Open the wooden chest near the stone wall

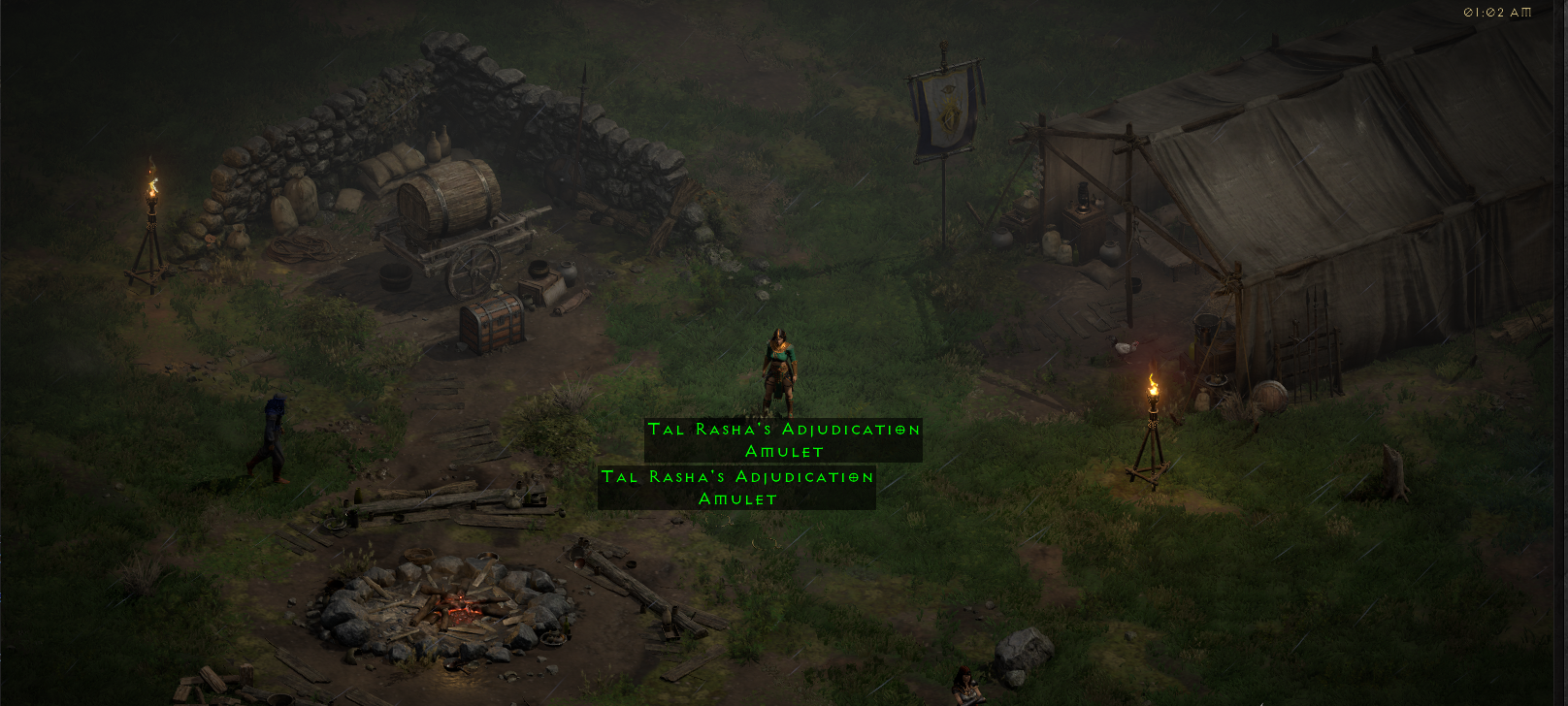click(x=490, y=320)
